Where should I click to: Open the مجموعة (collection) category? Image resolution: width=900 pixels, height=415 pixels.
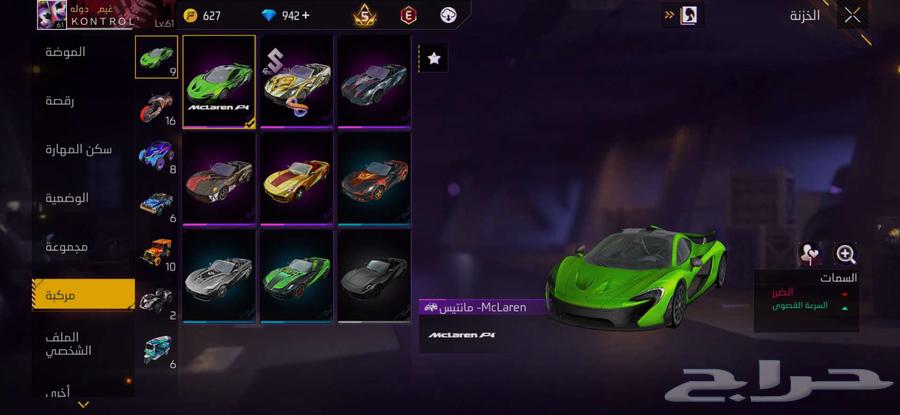tap(66, 246)
